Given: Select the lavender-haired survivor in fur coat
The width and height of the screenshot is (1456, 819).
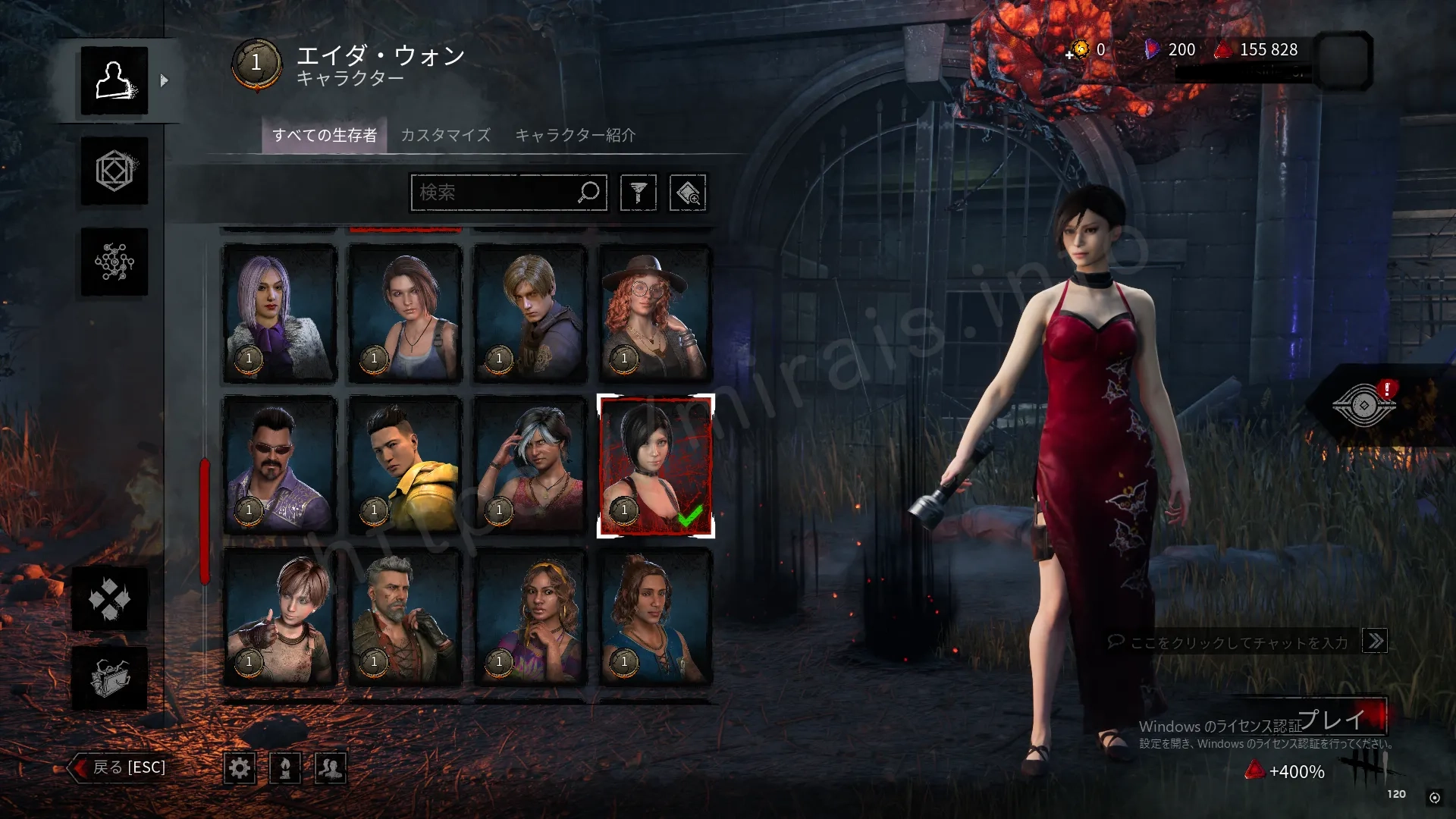Looking at the screenshot, I should pos(280,312).
